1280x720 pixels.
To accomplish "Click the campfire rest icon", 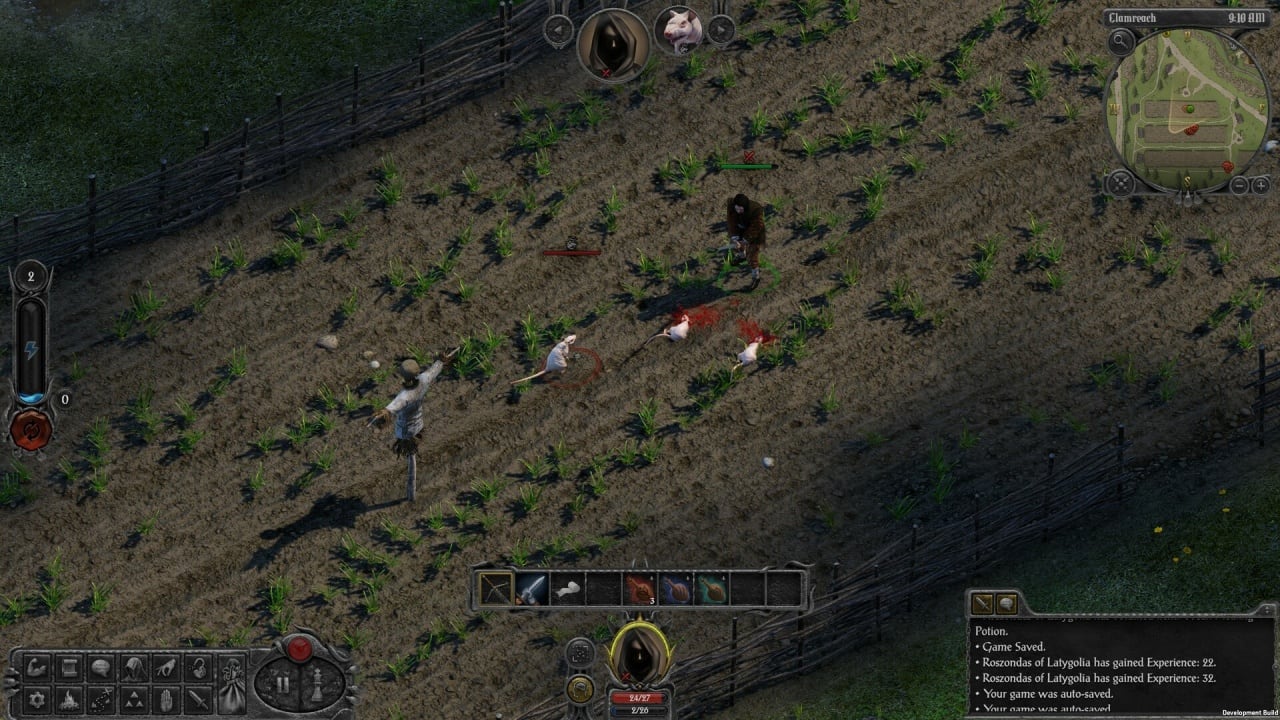I will pyautogui.click(x=69, y=699).
